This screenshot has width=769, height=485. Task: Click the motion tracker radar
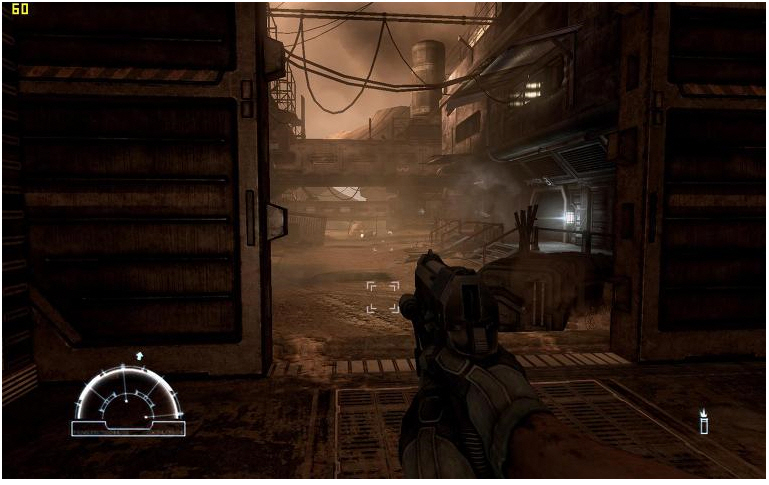tap(128, 398)
